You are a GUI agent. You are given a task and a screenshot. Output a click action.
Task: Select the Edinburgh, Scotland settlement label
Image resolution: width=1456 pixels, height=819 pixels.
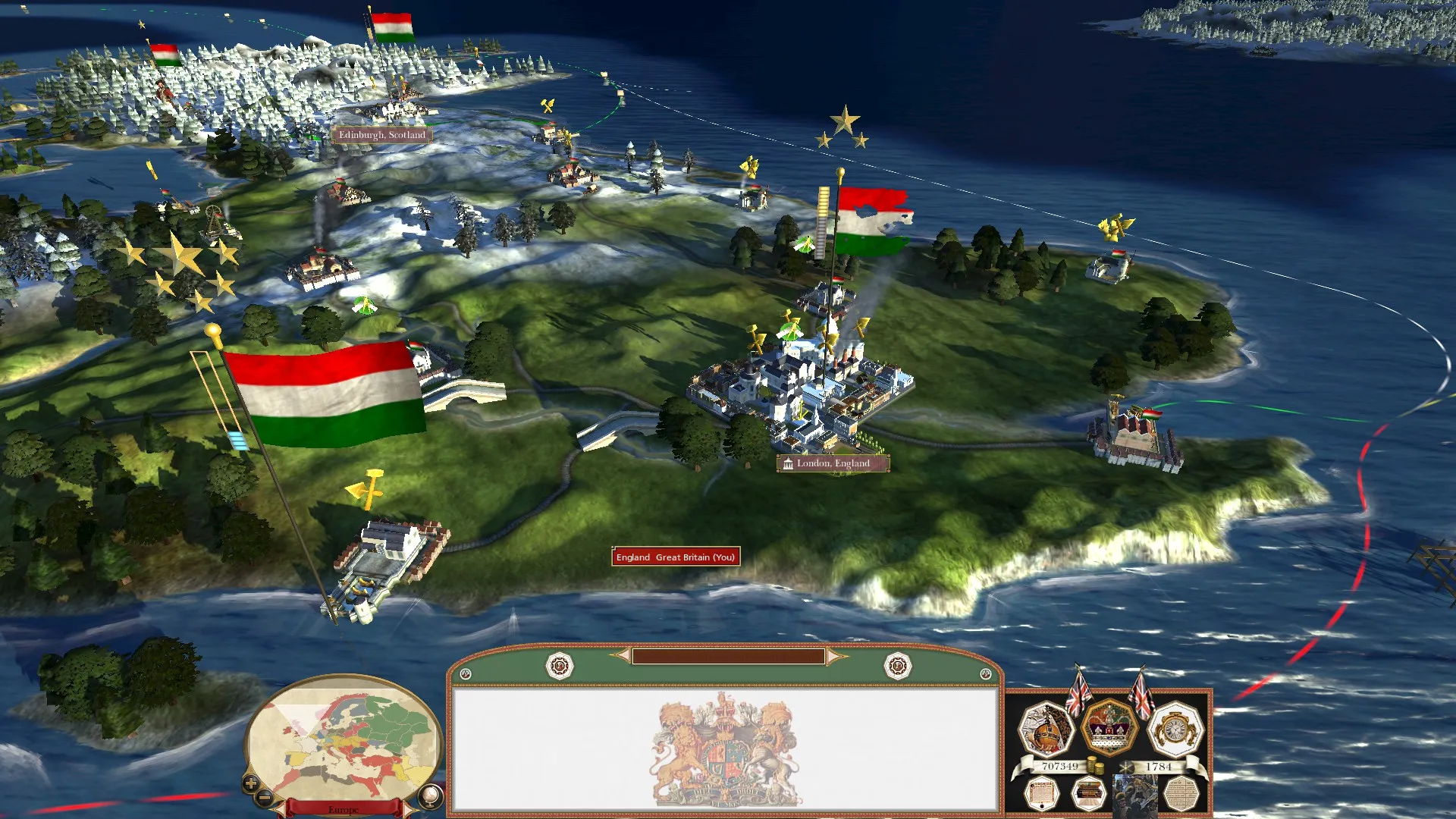pos(382,135)
